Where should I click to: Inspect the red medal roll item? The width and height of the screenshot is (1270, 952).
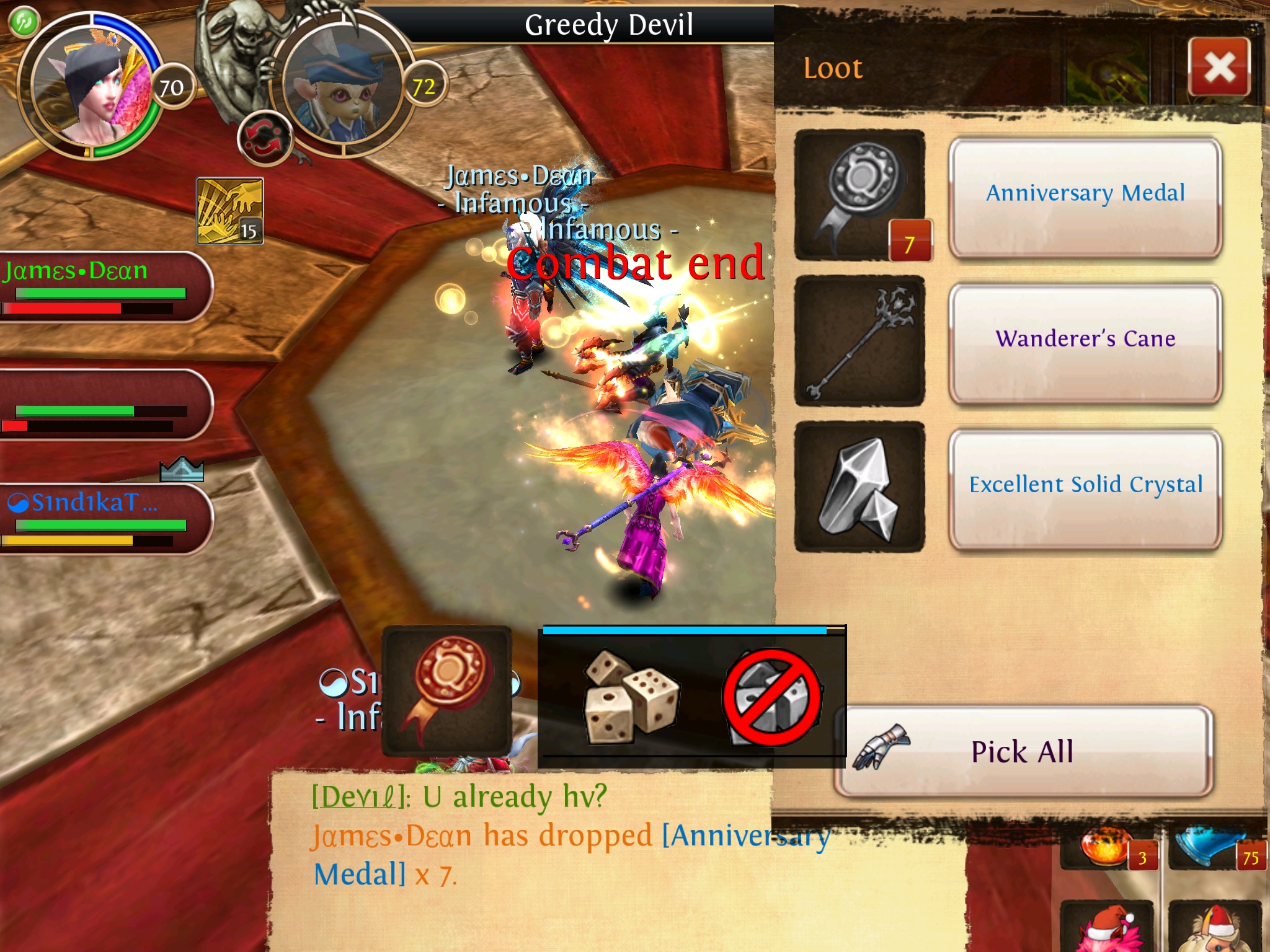(x=446, y=690)
